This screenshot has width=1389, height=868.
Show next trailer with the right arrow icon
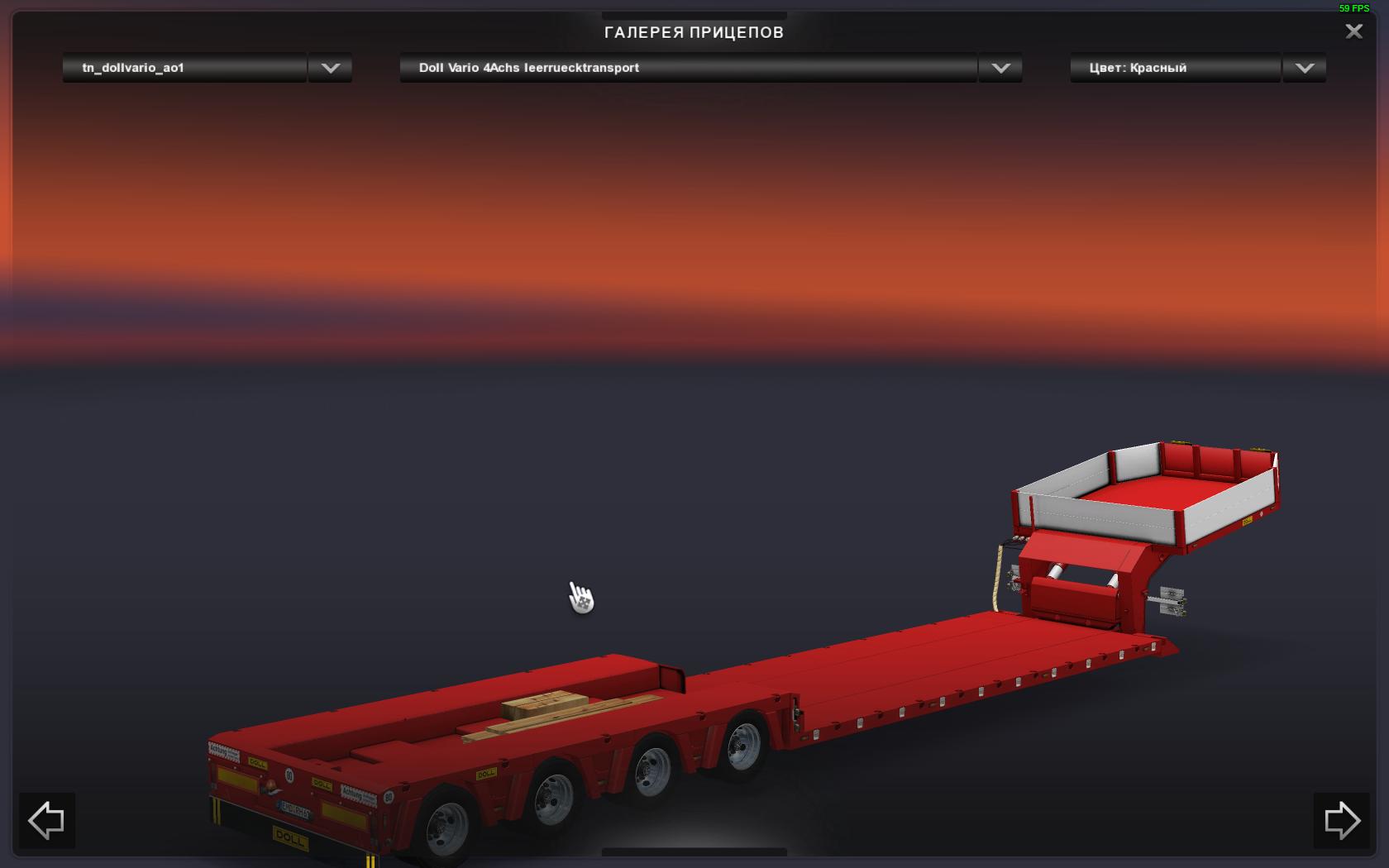(1343, 821)
